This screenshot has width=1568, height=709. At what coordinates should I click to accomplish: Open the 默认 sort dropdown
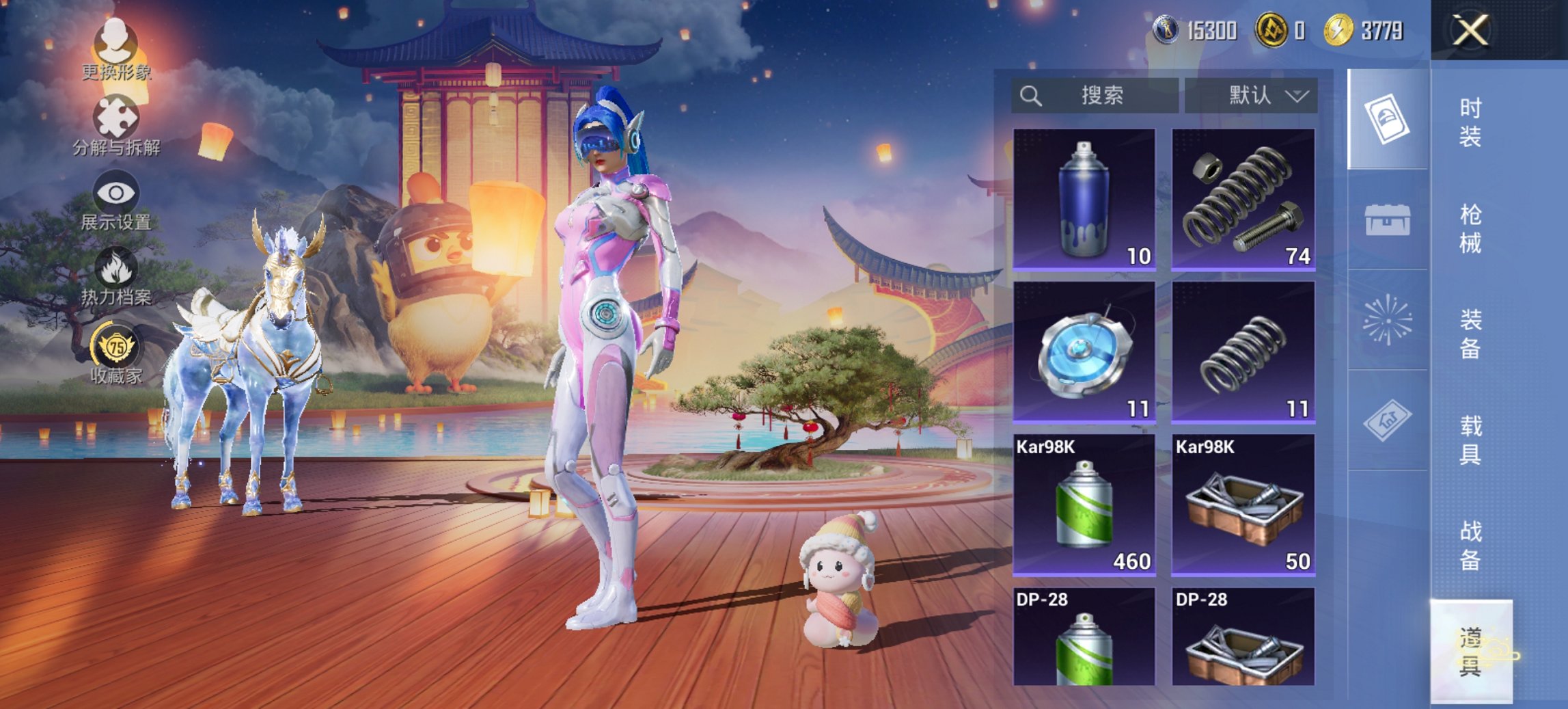click(x=1252, y=95)
